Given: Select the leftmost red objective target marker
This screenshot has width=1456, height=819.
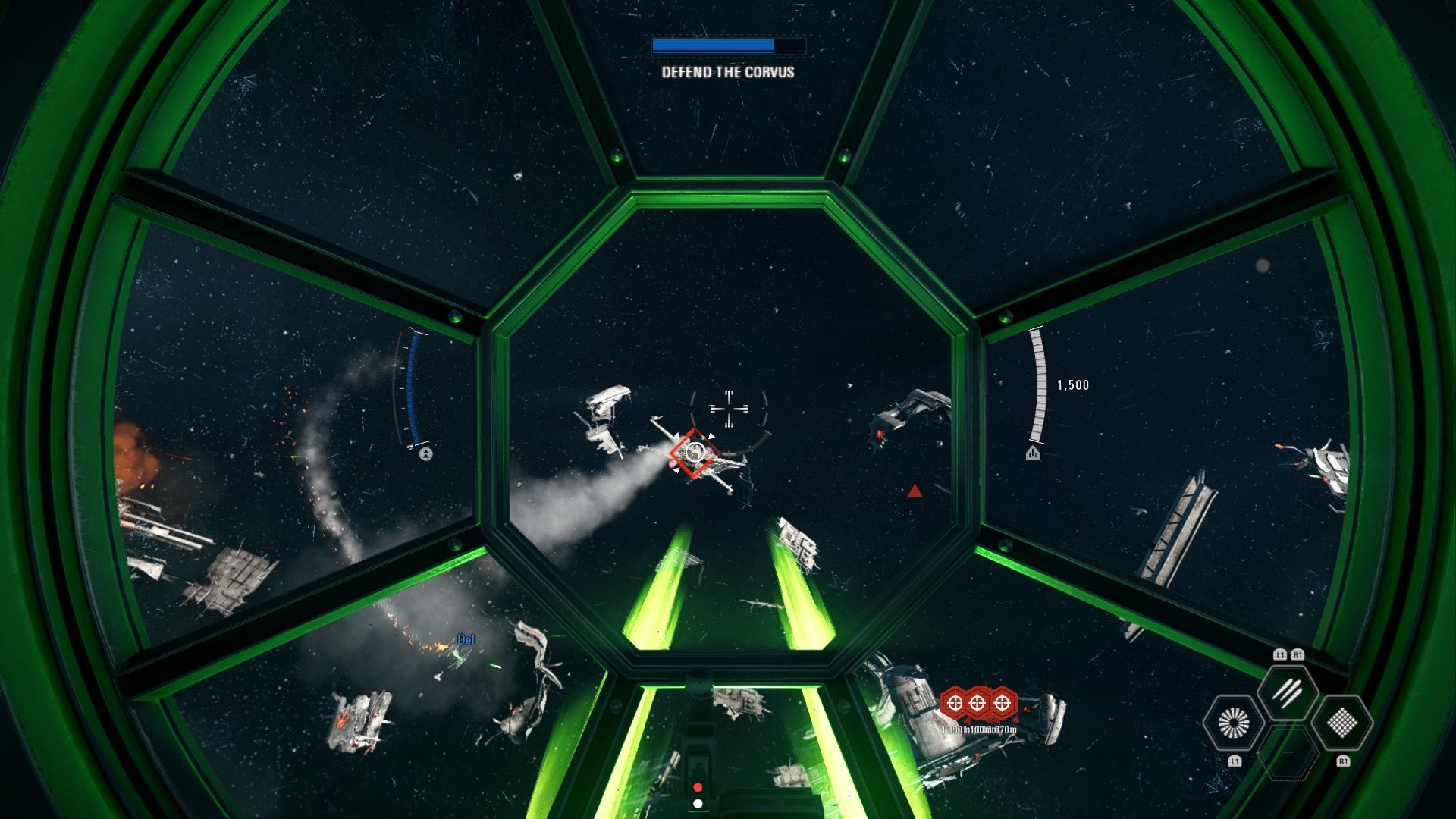Looking at the screenshot, I should (955, 703).
